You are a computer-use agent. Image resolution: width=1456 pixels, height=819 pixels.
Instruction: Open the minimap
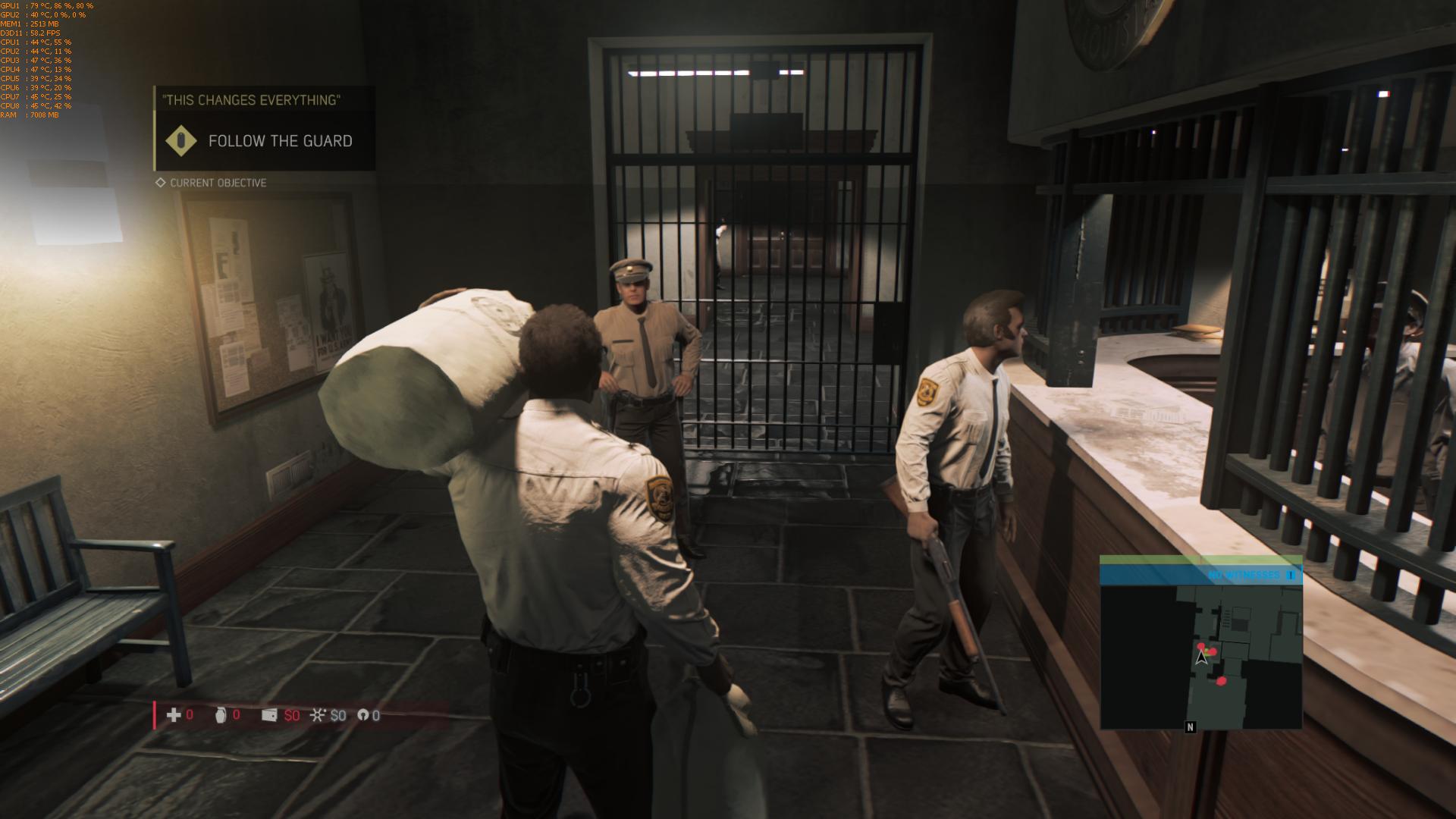(1200, 657)
